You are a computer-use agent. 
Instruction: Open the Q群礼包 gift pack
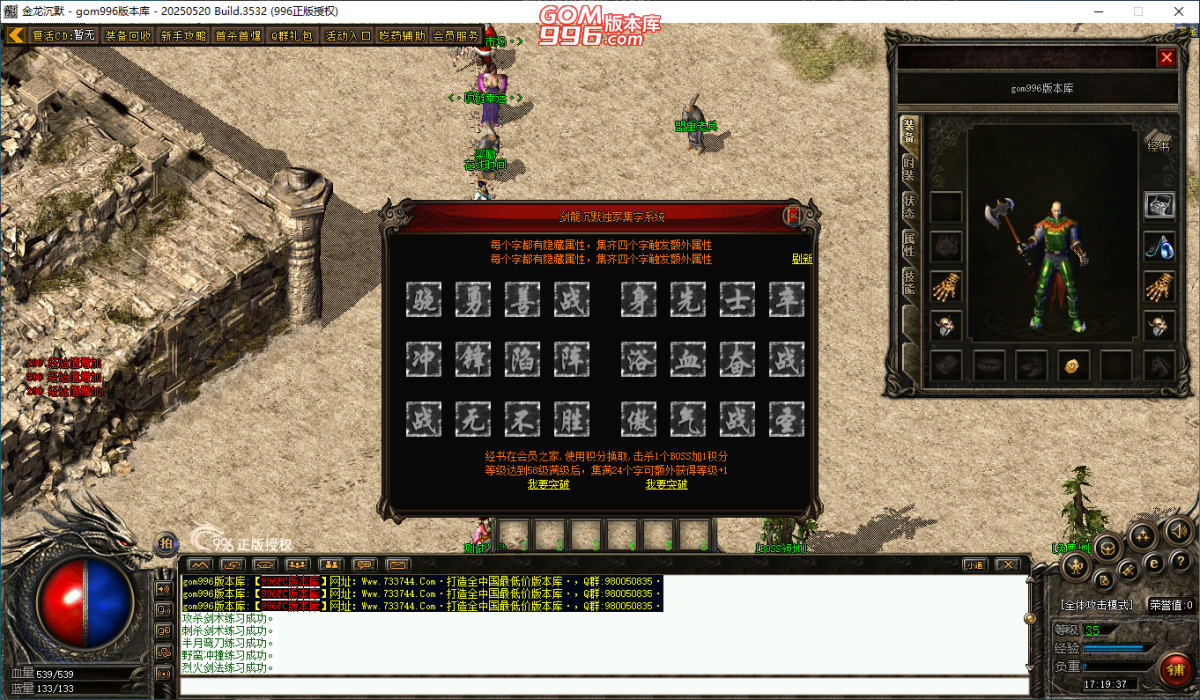point(292,36)
